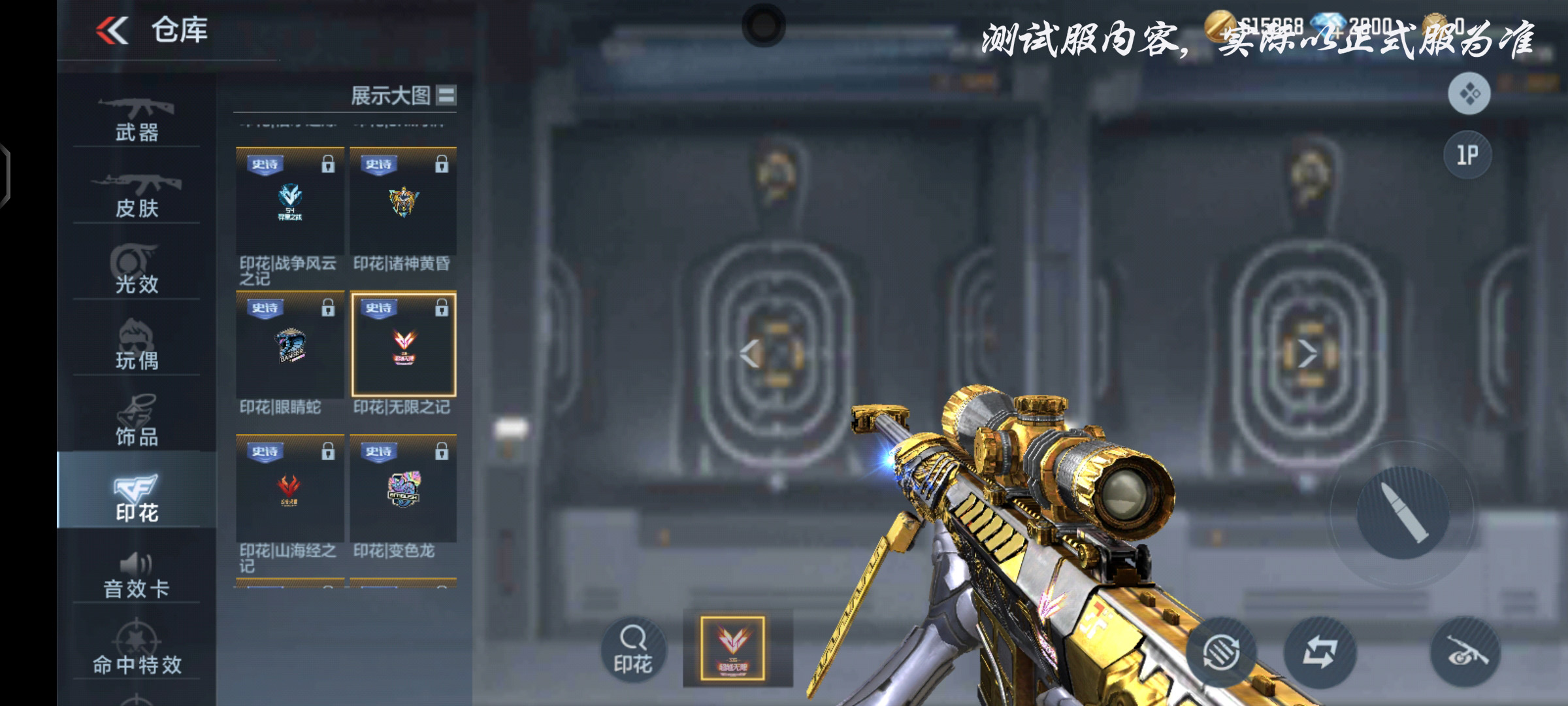Screen dimensions: 1568x706
Task: Open the 皮肤 skins category
Action: tap(137, 195)
